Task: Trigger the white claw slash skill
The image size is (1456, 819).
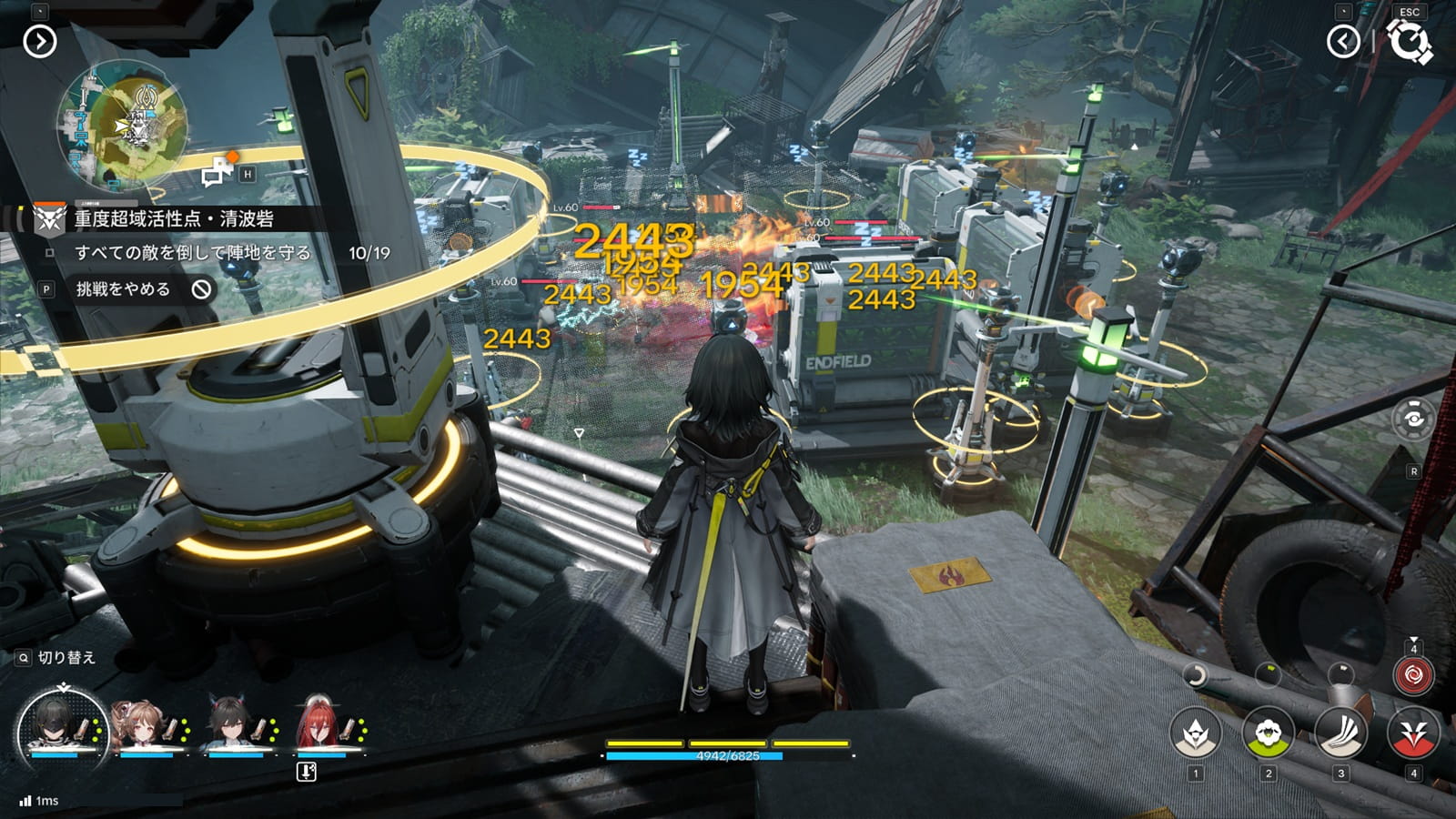Action: coord(1340,733)
